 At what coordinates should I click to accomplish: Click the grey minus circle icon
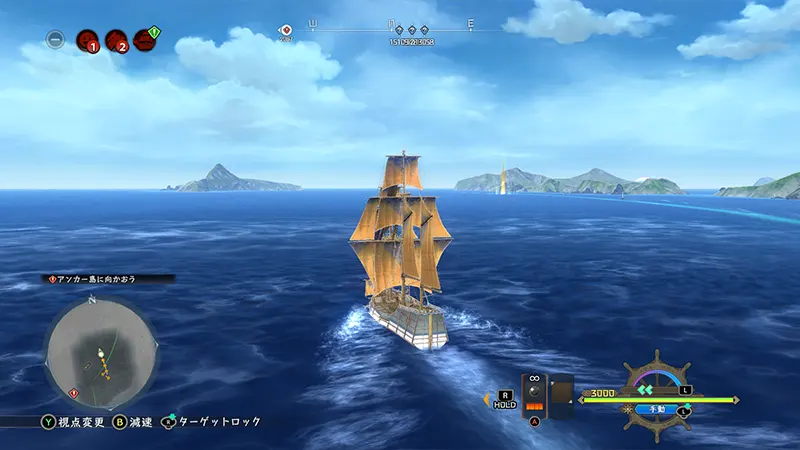click(x=56, y=41)
